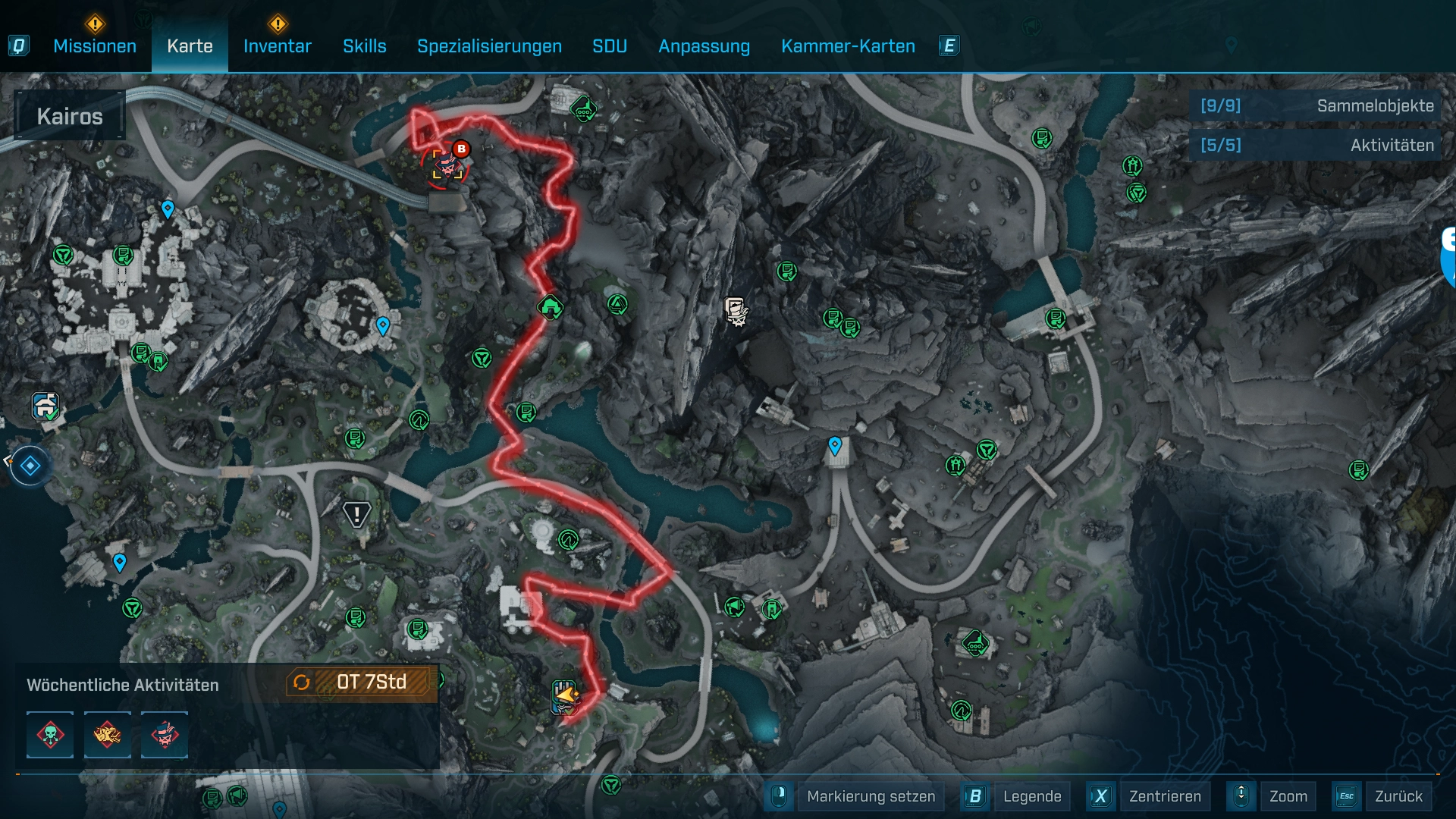Open the Legende map legend

(1031, 796)
